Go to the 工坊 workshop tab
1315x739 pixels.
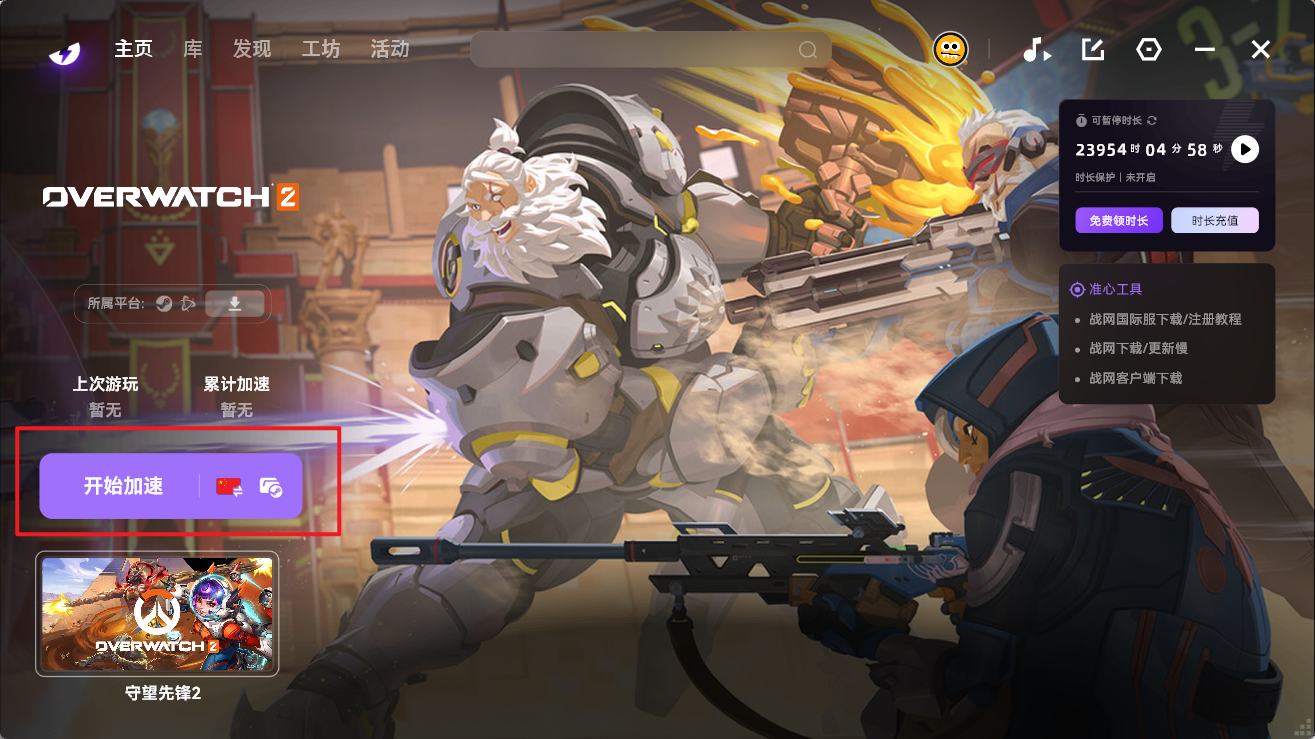321,49
